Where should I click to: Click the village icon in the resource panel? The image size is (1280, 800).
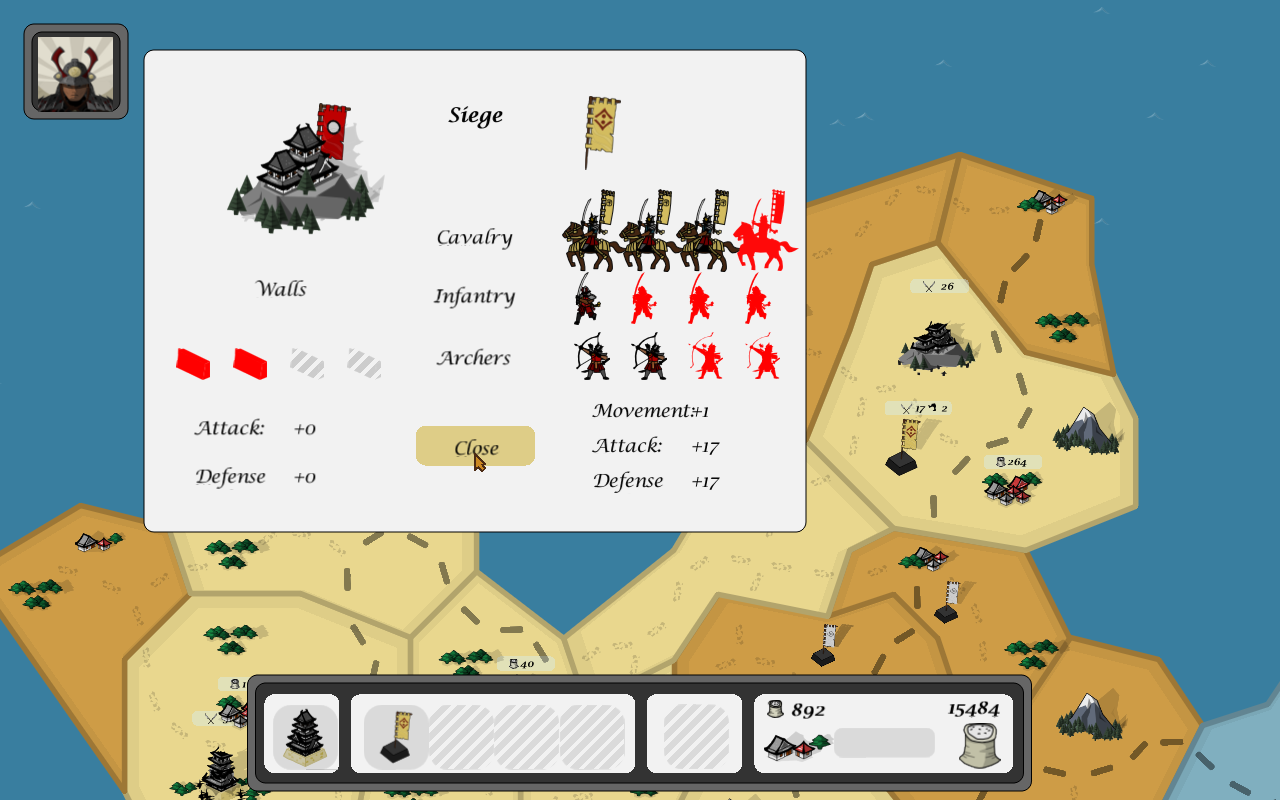[x=797, y=745]
